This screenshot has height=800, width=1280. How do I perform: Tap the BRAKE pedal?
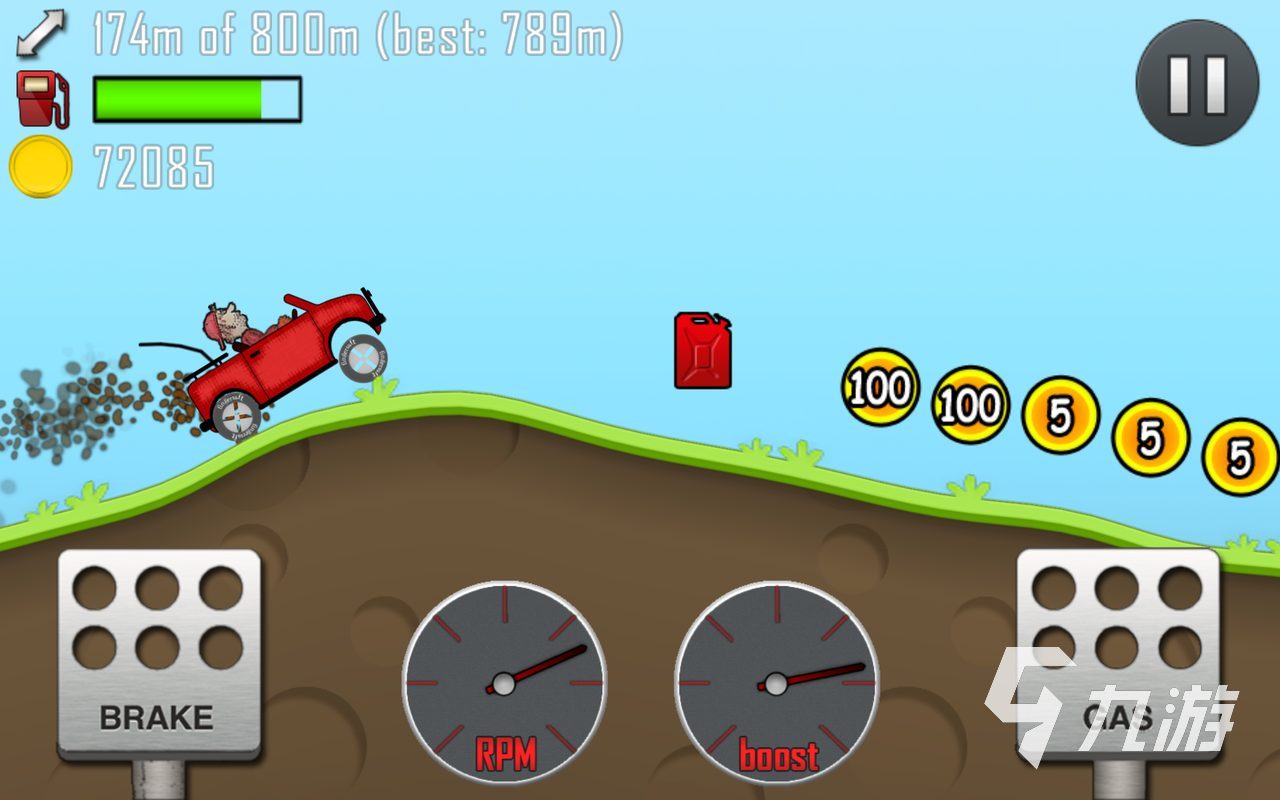coord(159,651)
